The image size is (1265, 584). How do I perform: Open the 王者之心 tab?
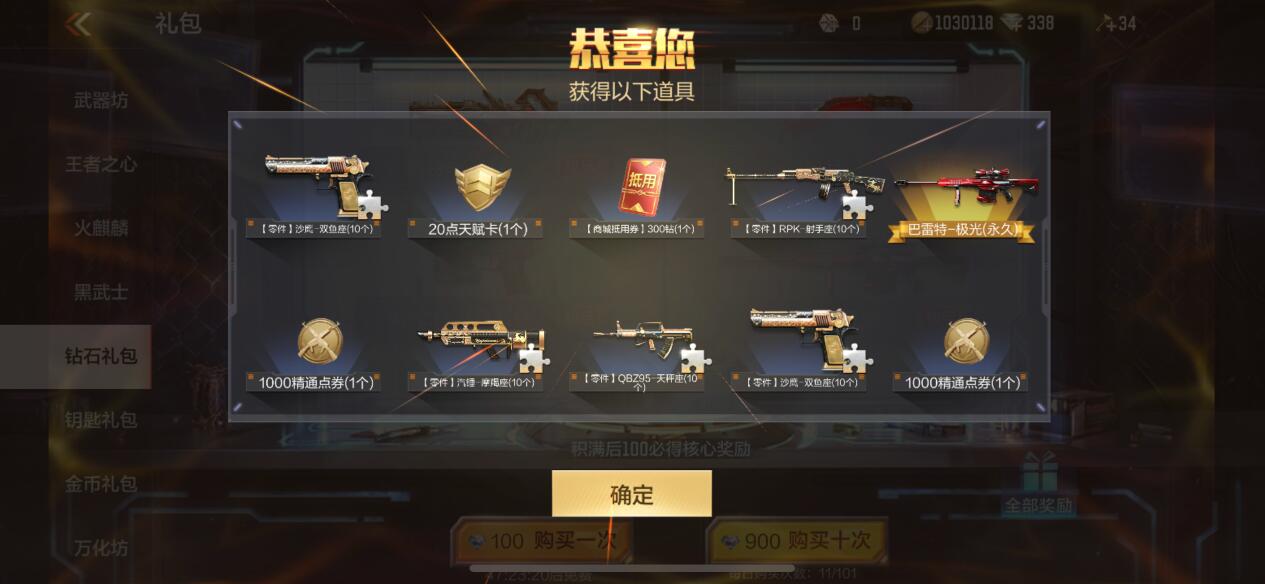[x=100, y=164]
